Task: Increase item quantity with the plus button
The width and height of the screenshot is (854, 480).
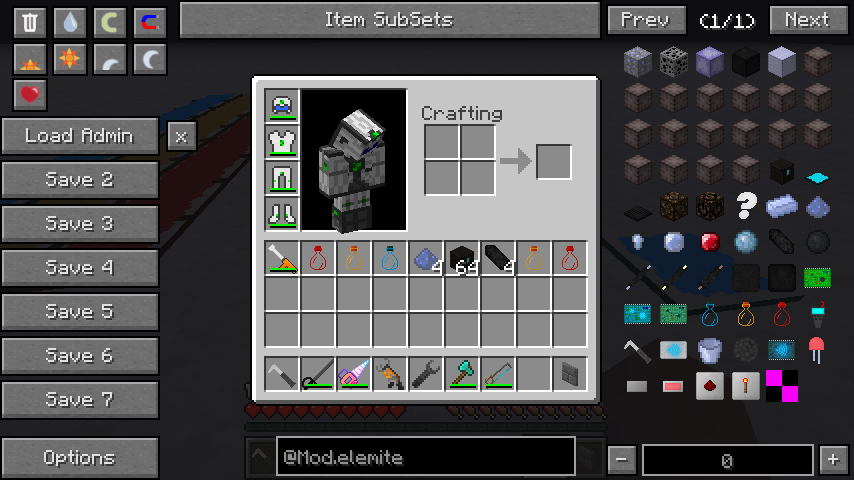Action: (833, 460)
